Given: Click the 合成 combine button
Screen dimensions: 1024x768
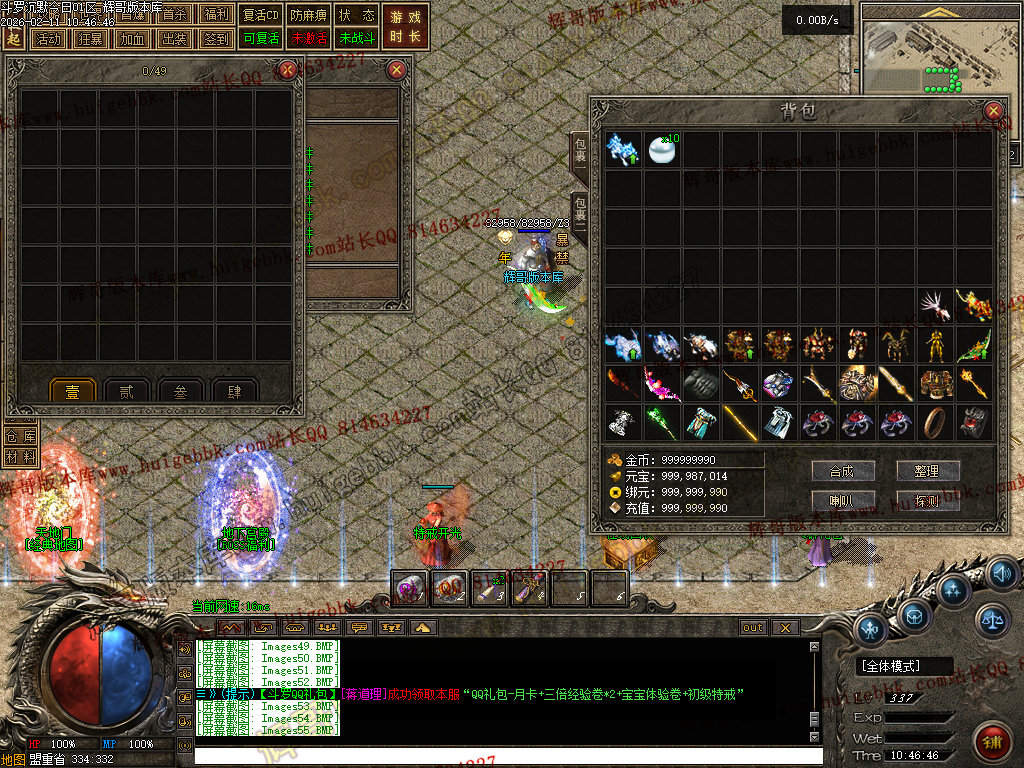Looking at the screenshot, I should (x=844, y=470).
